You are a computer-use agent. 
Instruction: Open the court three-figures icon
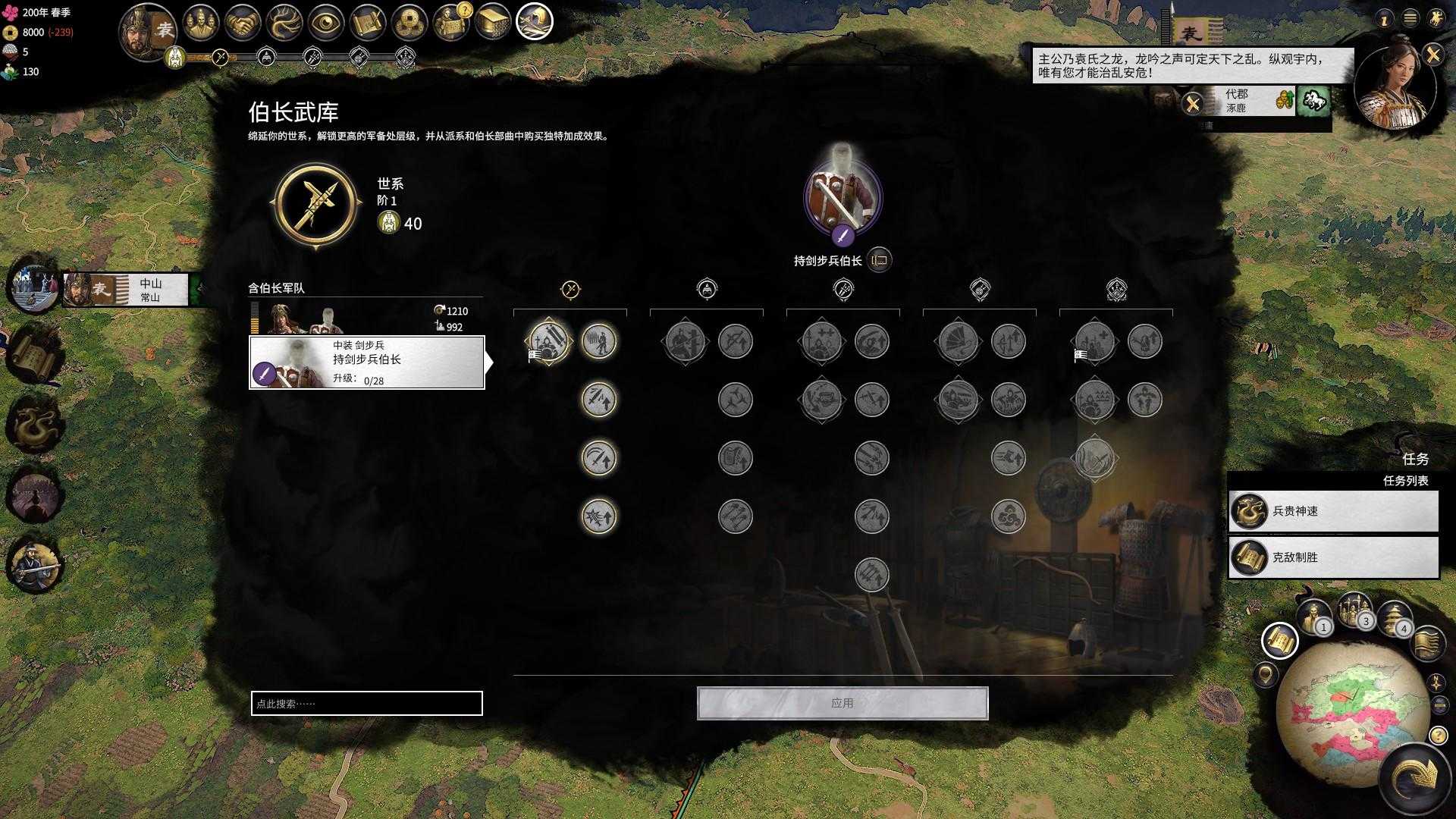pyautogui.click(x=200, y=23)
